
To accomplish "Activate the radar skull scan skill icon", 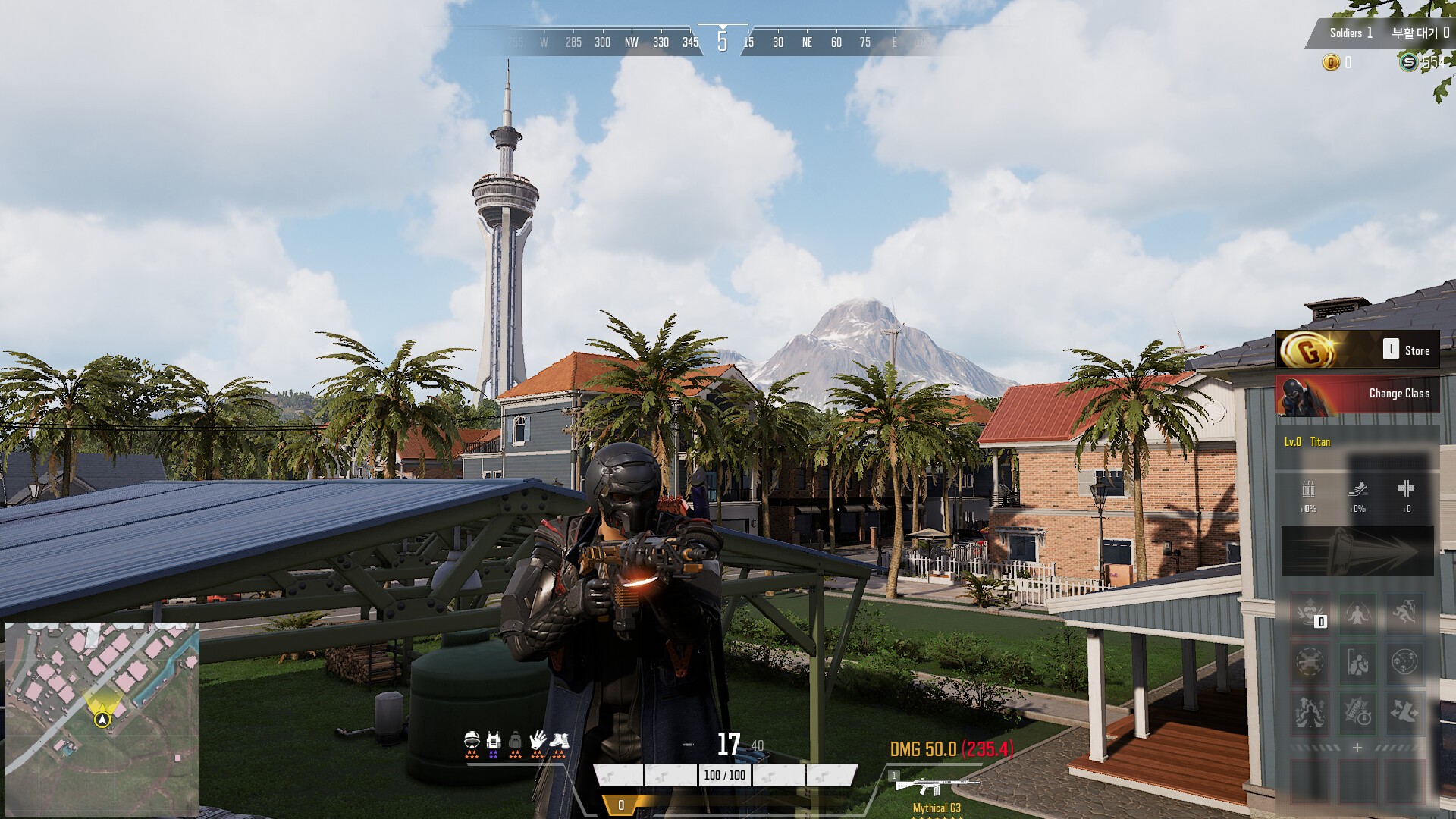I will pyautogui.click(x=1404, y=662).
